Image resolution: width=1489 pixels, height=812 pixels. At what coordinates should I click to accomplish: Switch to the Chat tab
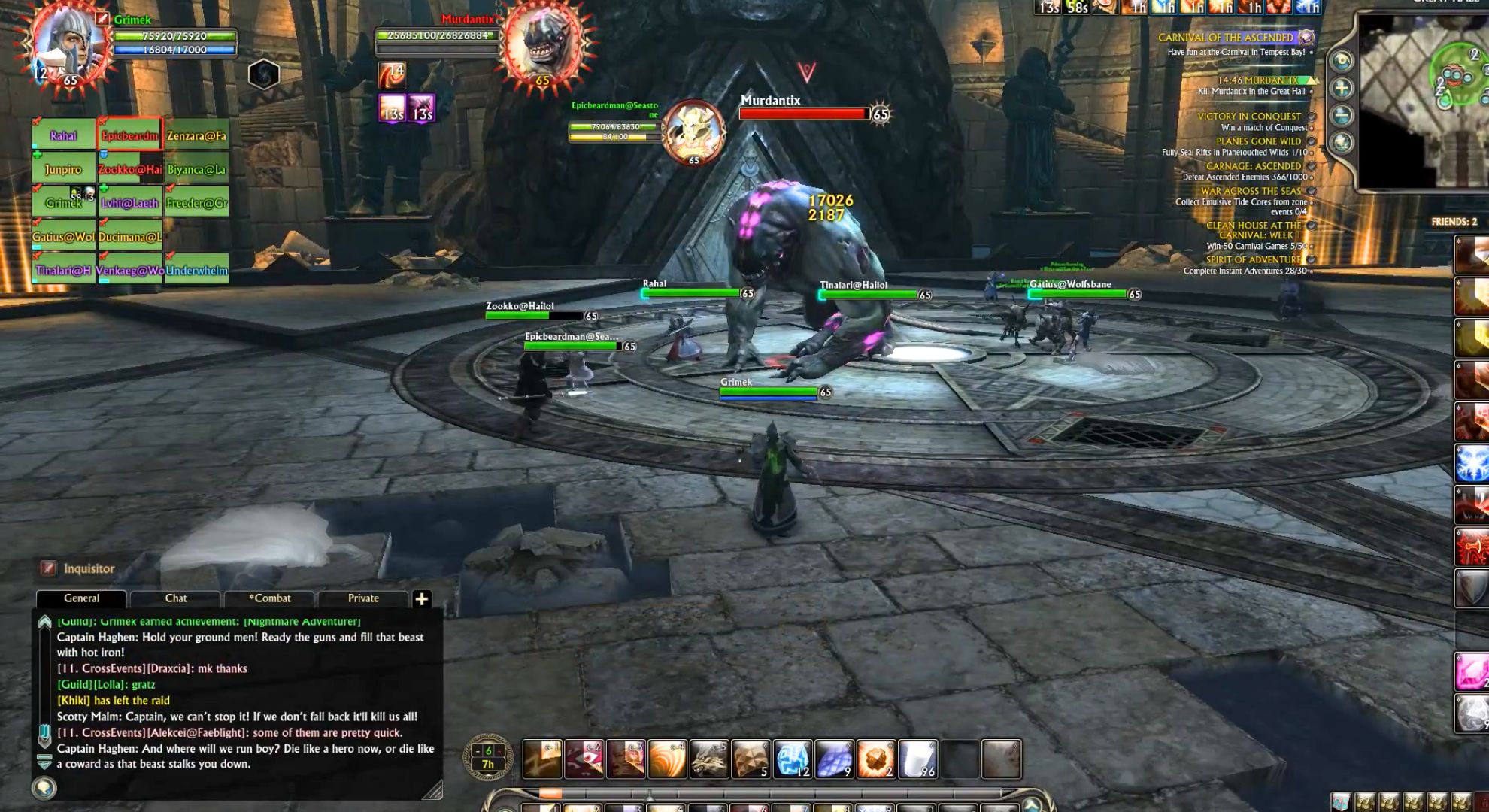[176, 598]
